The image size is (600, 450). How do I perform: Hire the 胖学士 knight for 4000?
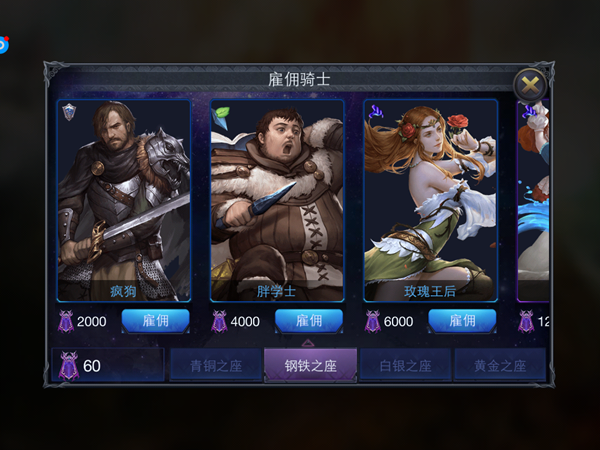tap(308, 321)
